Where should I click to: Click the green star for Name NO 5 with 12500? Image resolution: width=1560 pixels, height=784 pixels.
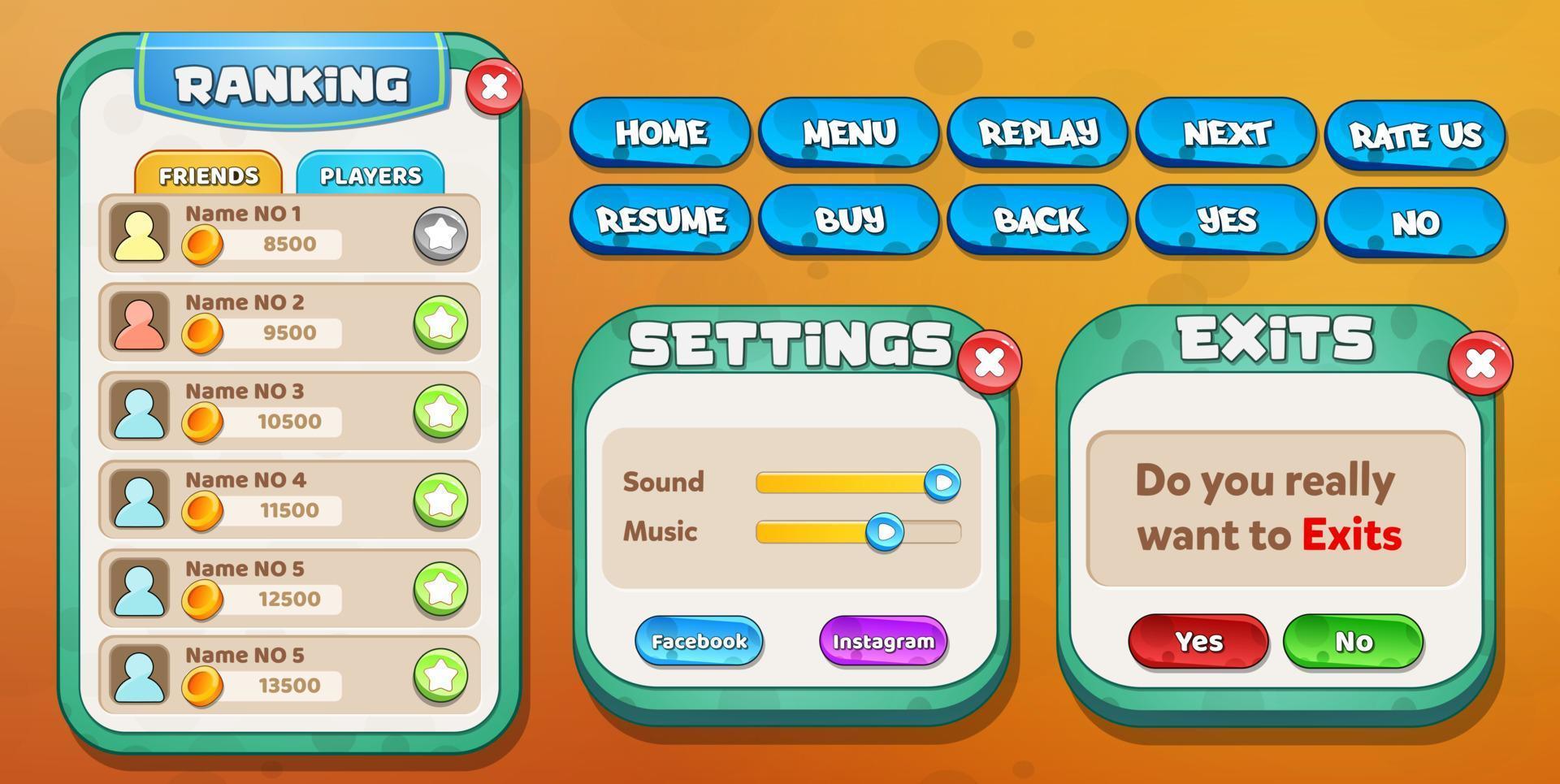441,590
